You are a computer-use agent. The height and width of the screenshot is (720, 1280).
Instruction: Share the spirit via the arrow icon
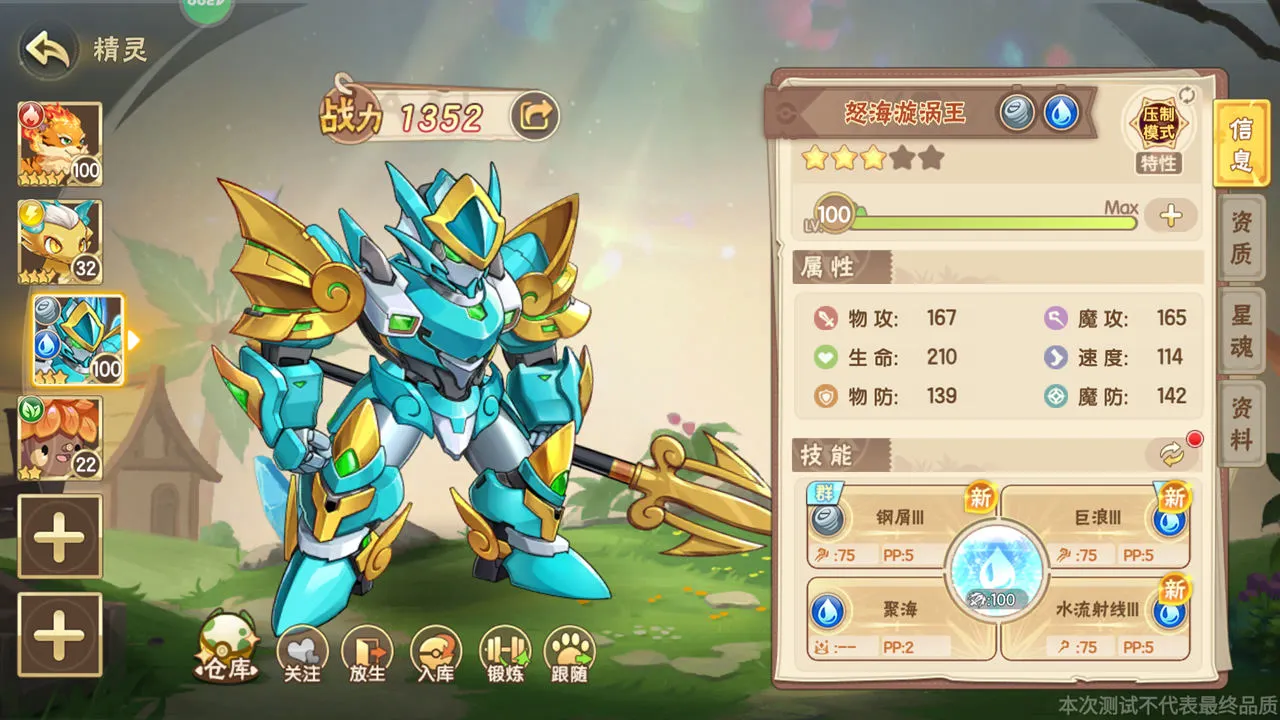pyautogui.click(x=535, y=117)
